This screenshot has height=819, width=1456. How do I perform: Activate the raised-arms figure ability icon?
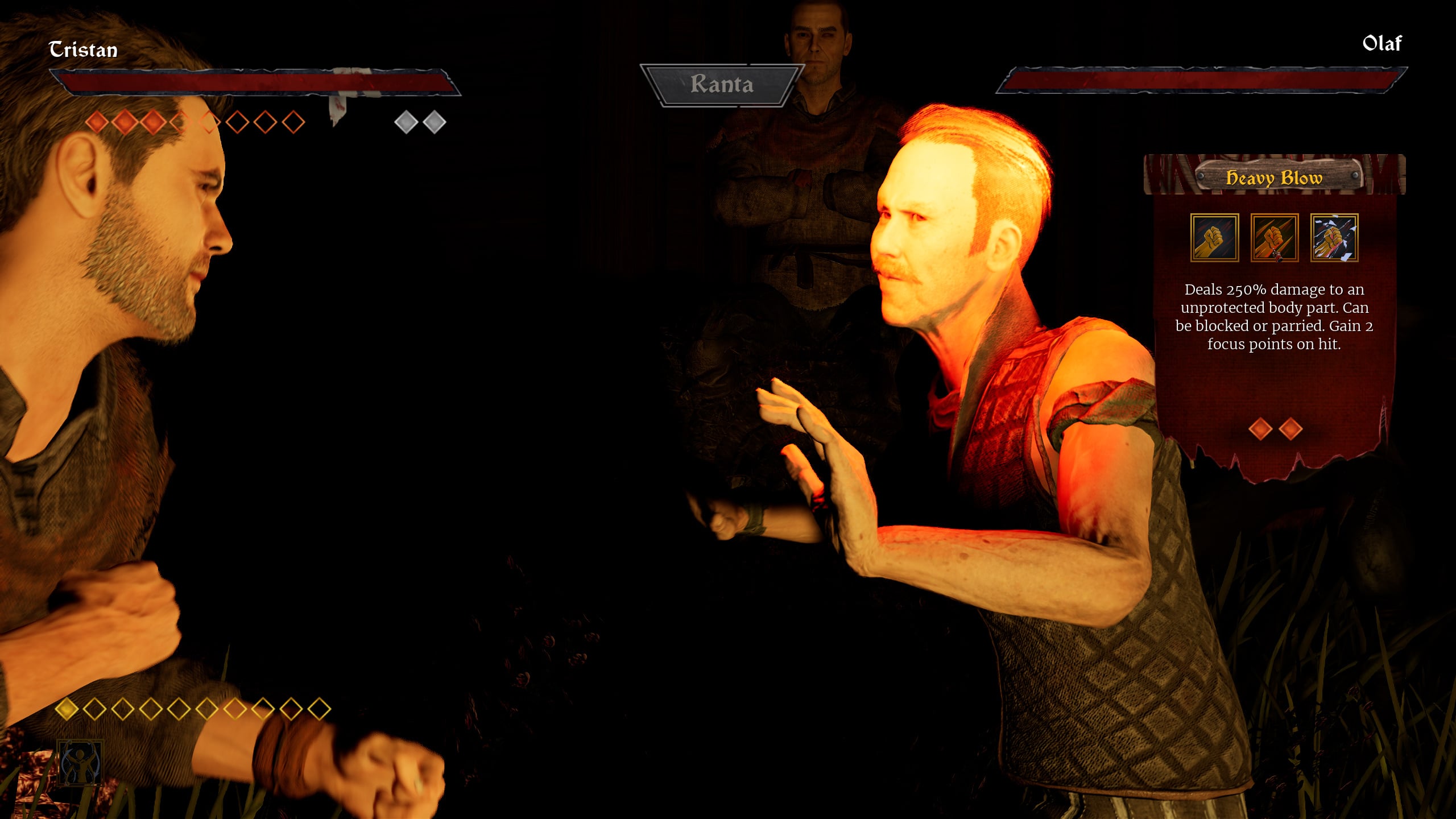pyautogui.click(x=80, y=762)
